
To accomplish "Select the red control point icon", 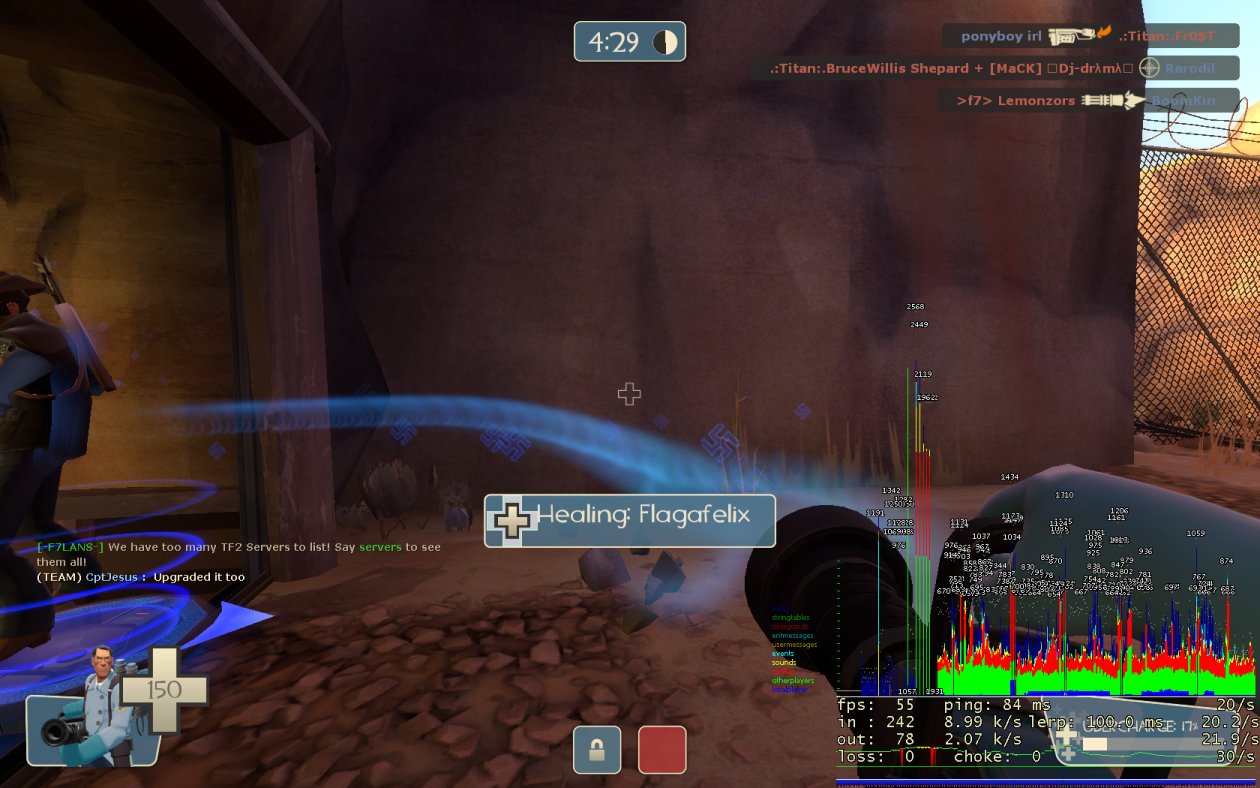I will pyautogui.click(x=662, y=750).
